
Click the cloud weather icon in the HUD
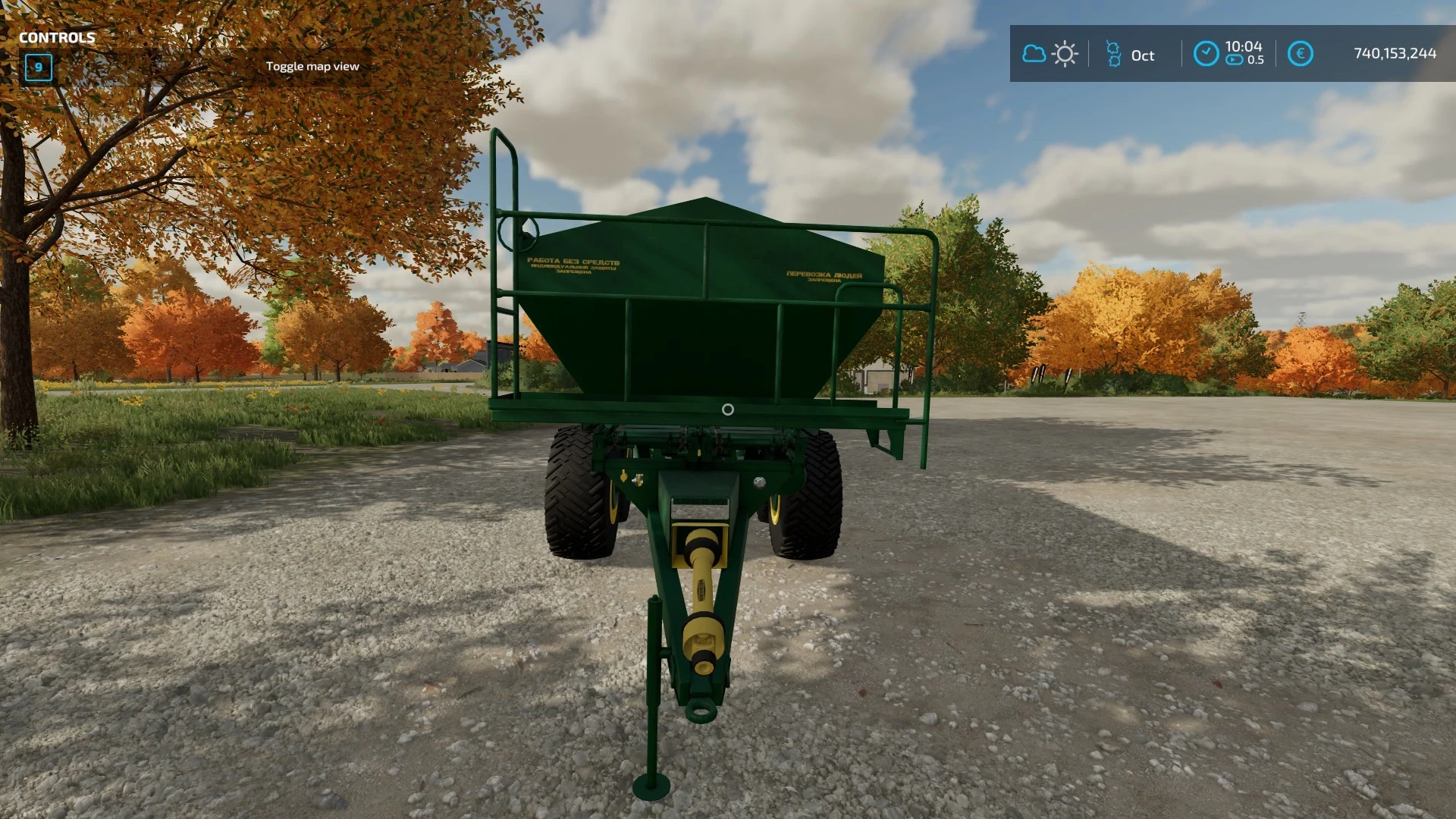(x=1034, y=54)
